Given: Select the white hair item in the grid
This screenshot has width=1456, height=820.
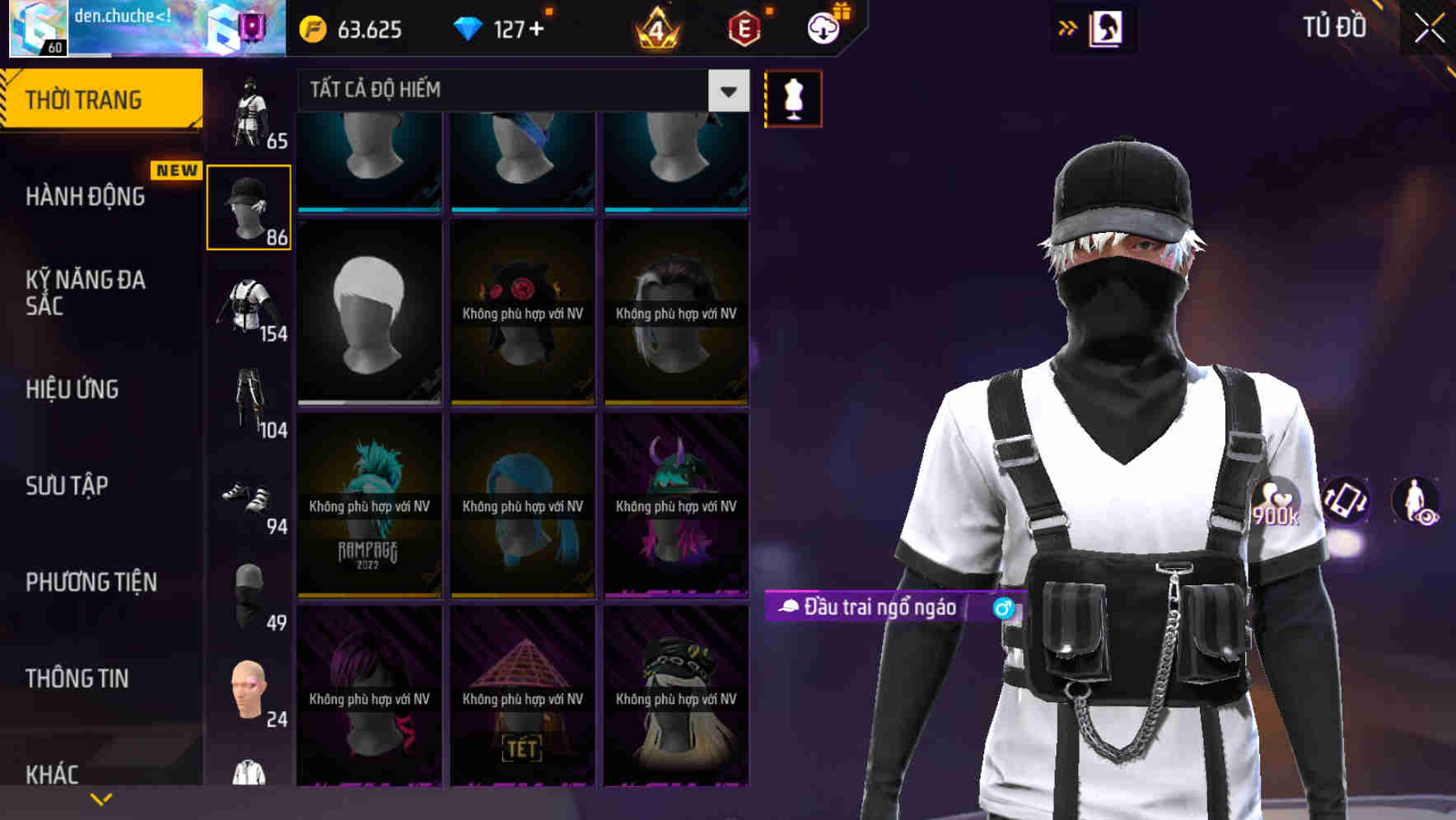Looking at the screenshot, I should tap(369, 313).
